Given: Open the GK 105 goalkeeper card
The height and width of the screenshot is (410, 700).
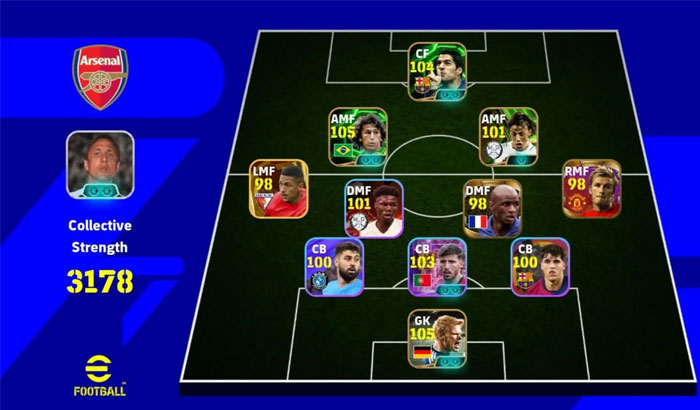Looking at the screenshot, I should point(437,339).
